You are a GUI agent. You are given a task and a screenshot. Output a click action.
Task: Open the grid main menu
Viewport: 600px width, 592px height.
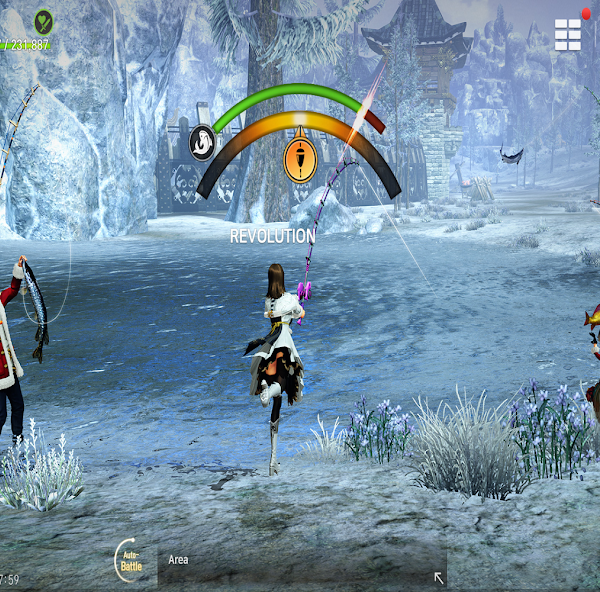[x=567, y=34]
